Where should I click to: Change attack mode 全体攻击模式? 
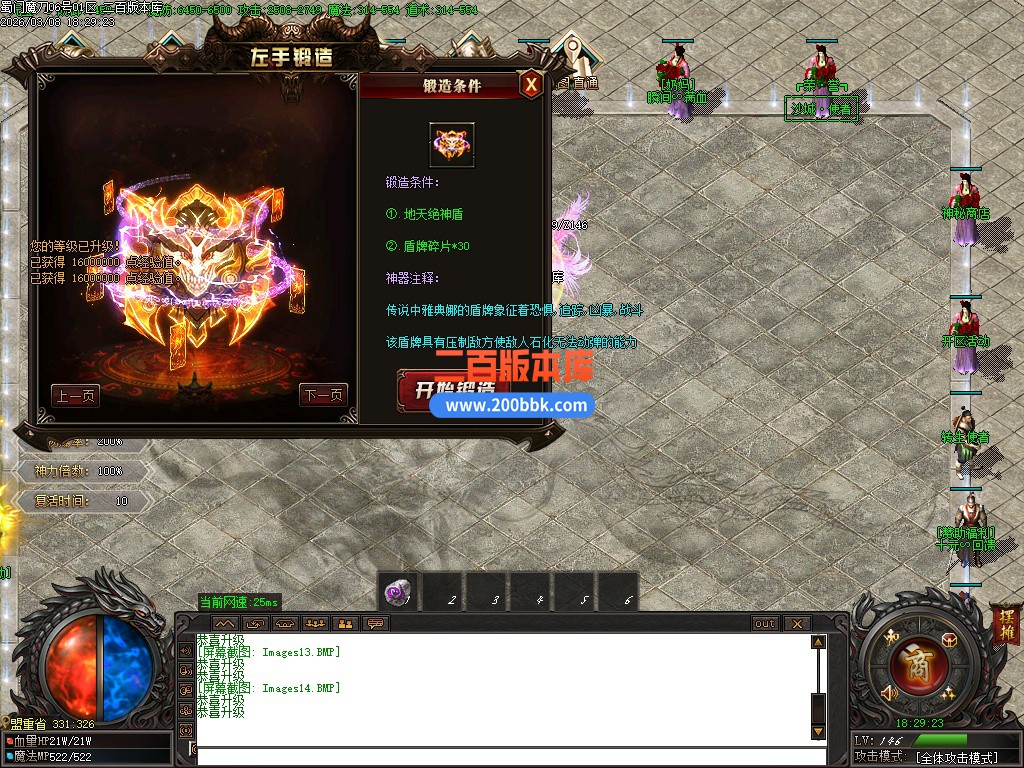tap(956, 758)
